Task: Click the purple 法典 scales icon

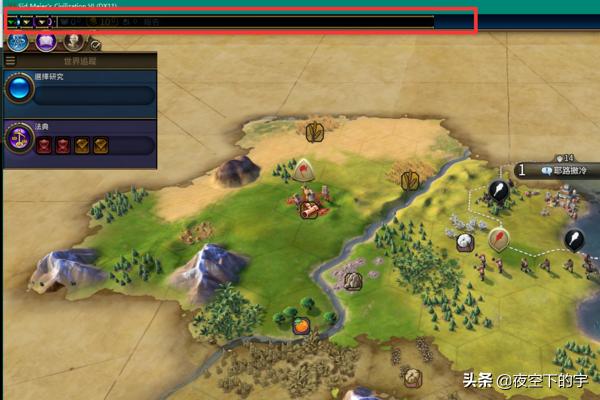Action: tap(19, 139)
